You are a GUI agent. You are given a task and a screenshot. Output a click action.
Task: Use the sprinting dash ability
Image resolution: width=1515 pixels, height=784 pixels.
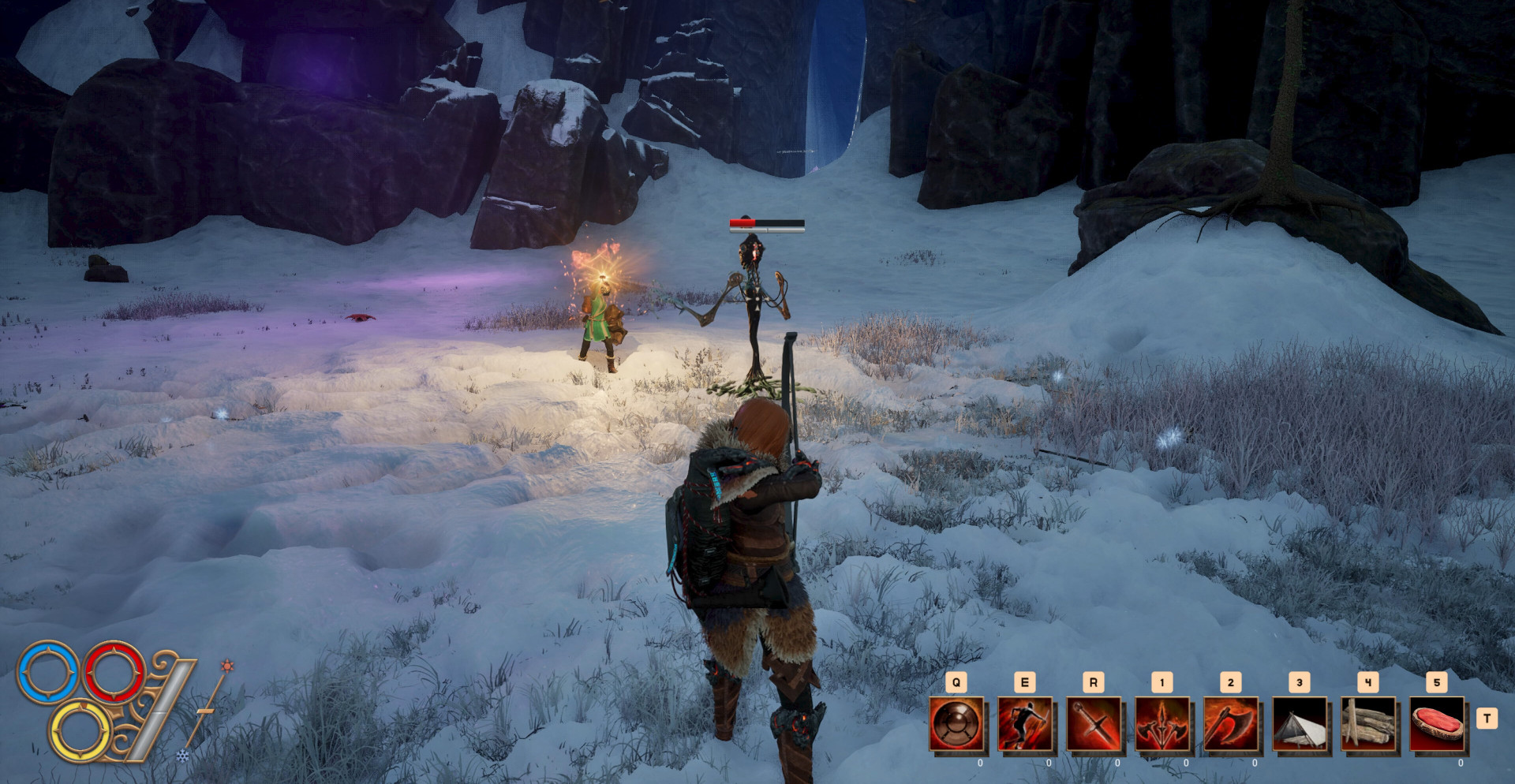coord(1026,724)
